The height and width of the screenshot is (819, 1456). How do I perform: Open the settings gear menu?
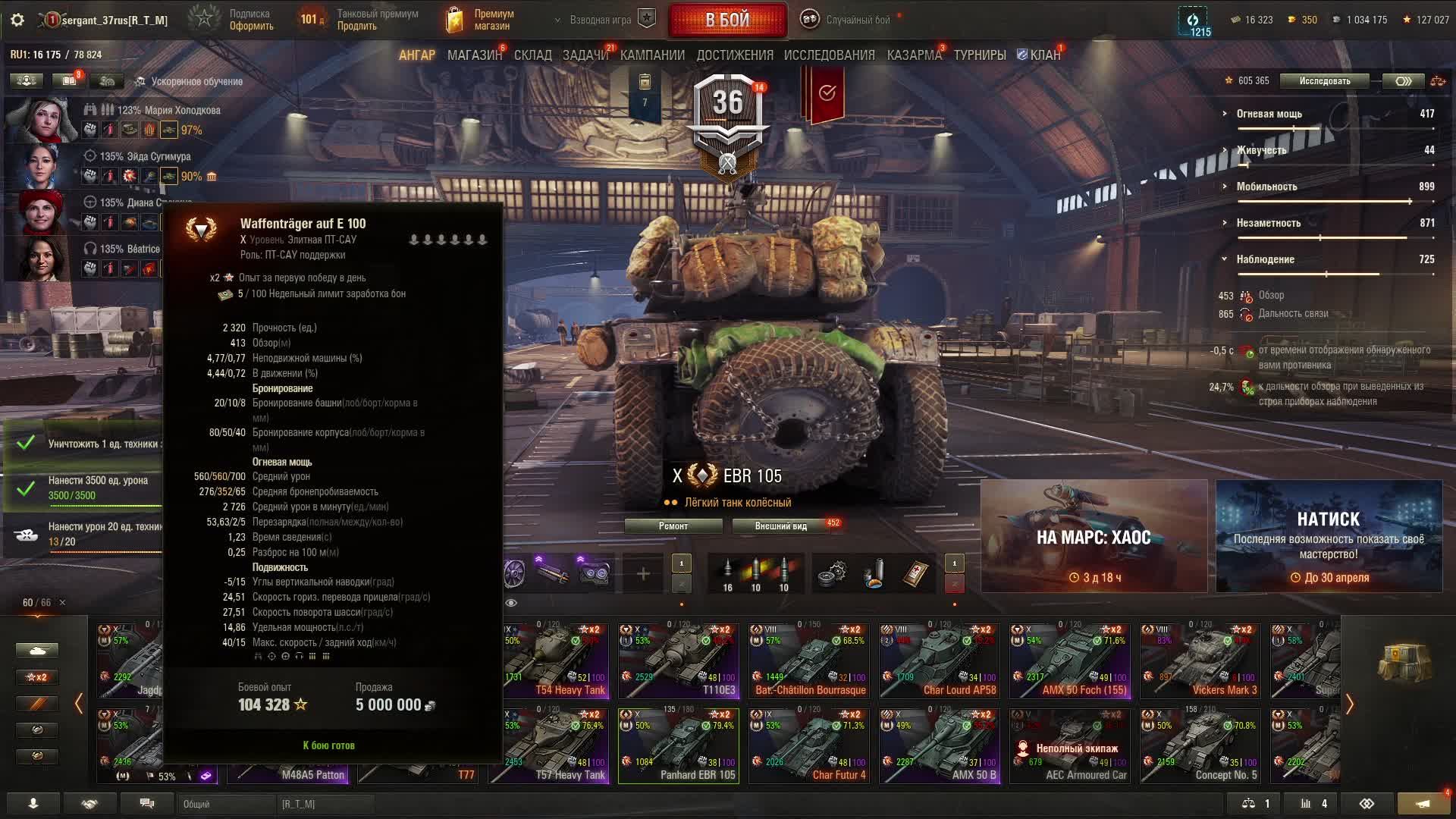click(17, 20)
